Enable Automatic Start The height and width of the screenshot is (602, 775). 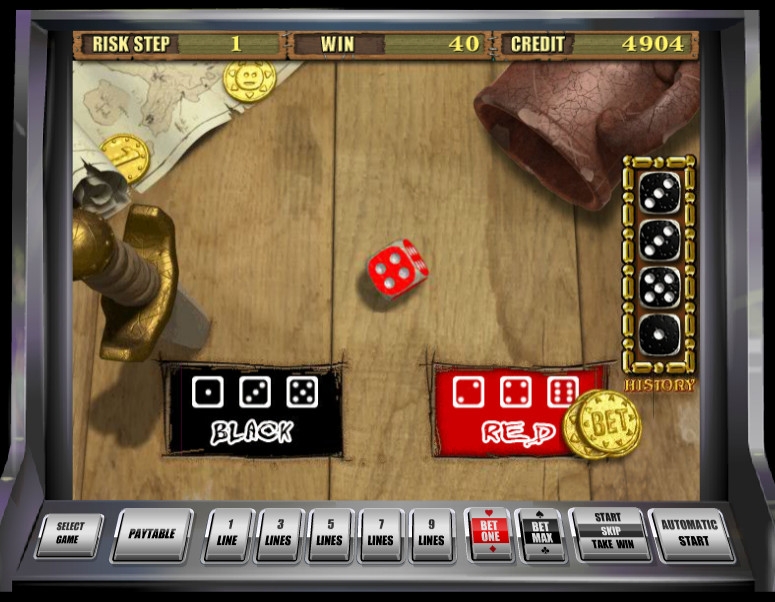point(689,532)
